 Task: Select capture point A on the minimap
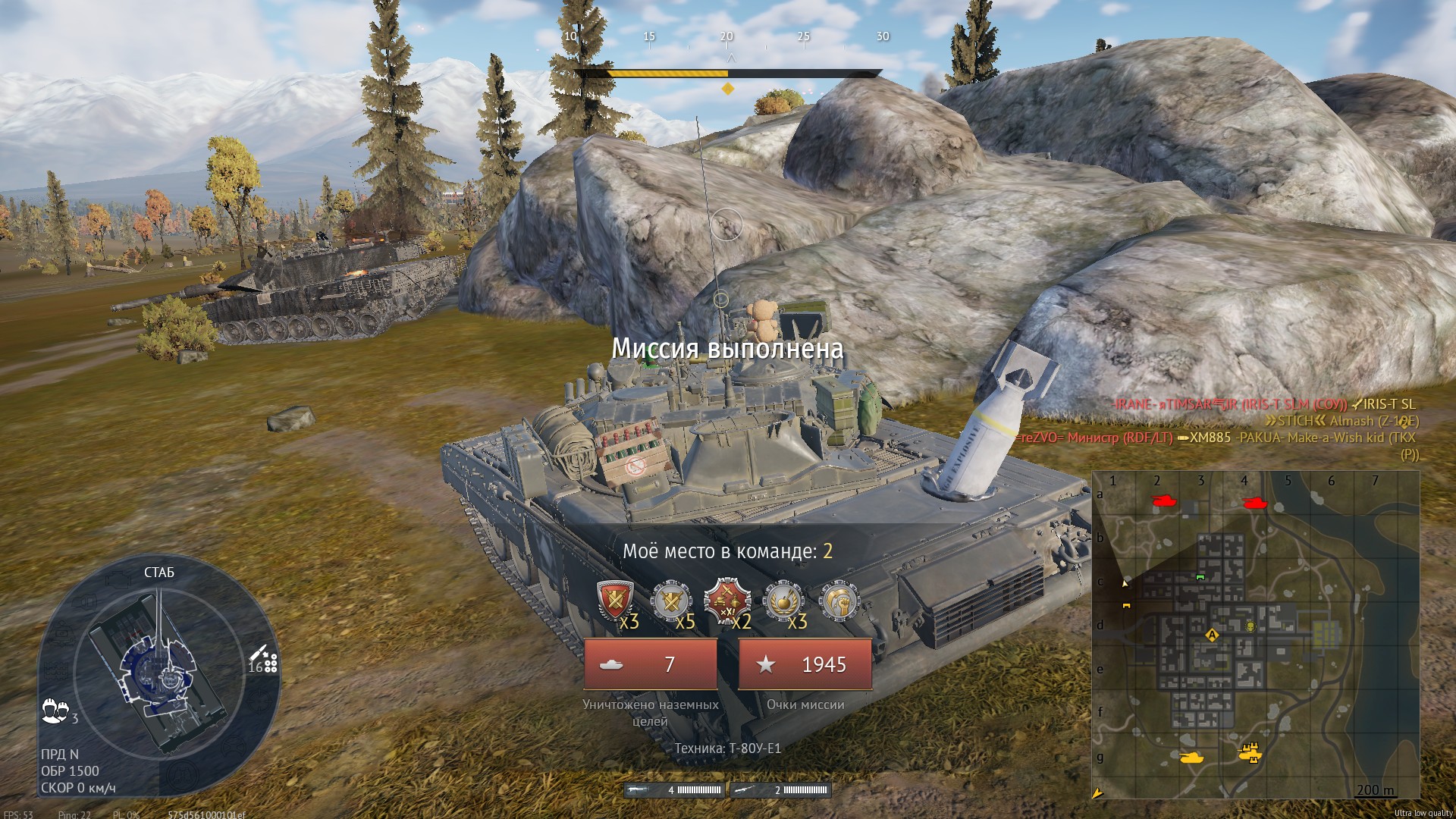click(x=1212, y=635)
